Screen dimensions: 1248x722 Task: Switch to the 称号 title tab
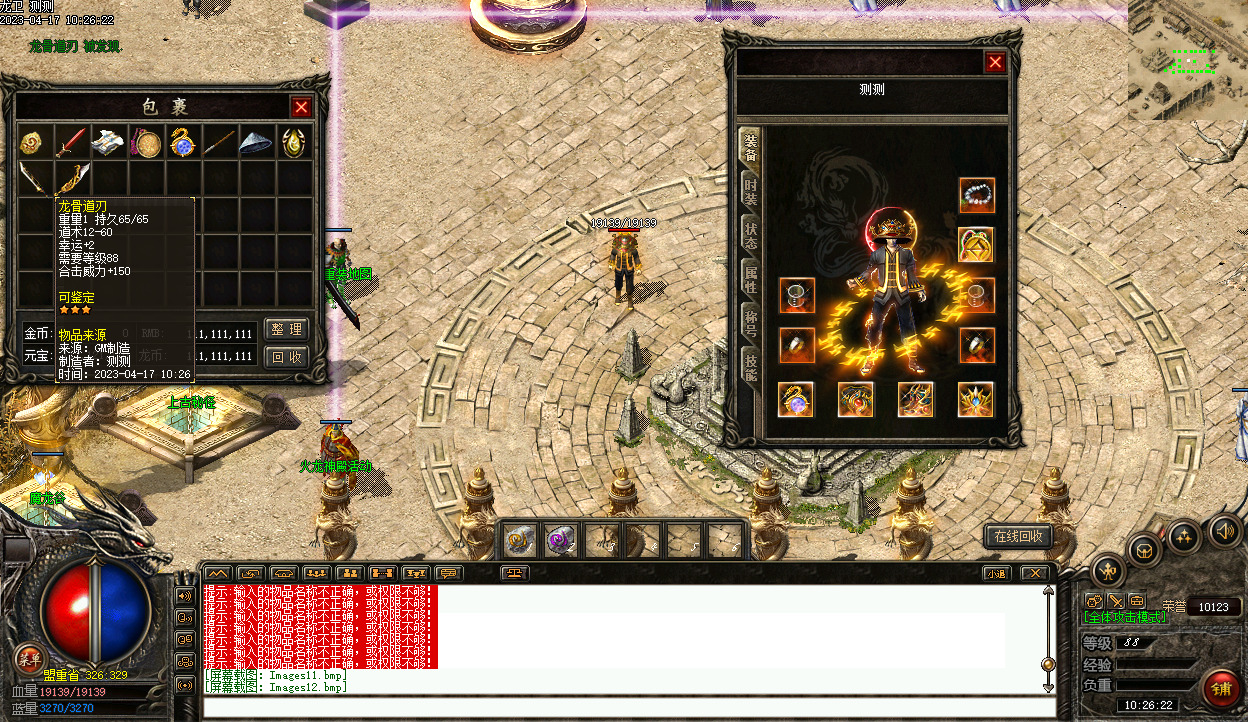(x=750, y=322)
